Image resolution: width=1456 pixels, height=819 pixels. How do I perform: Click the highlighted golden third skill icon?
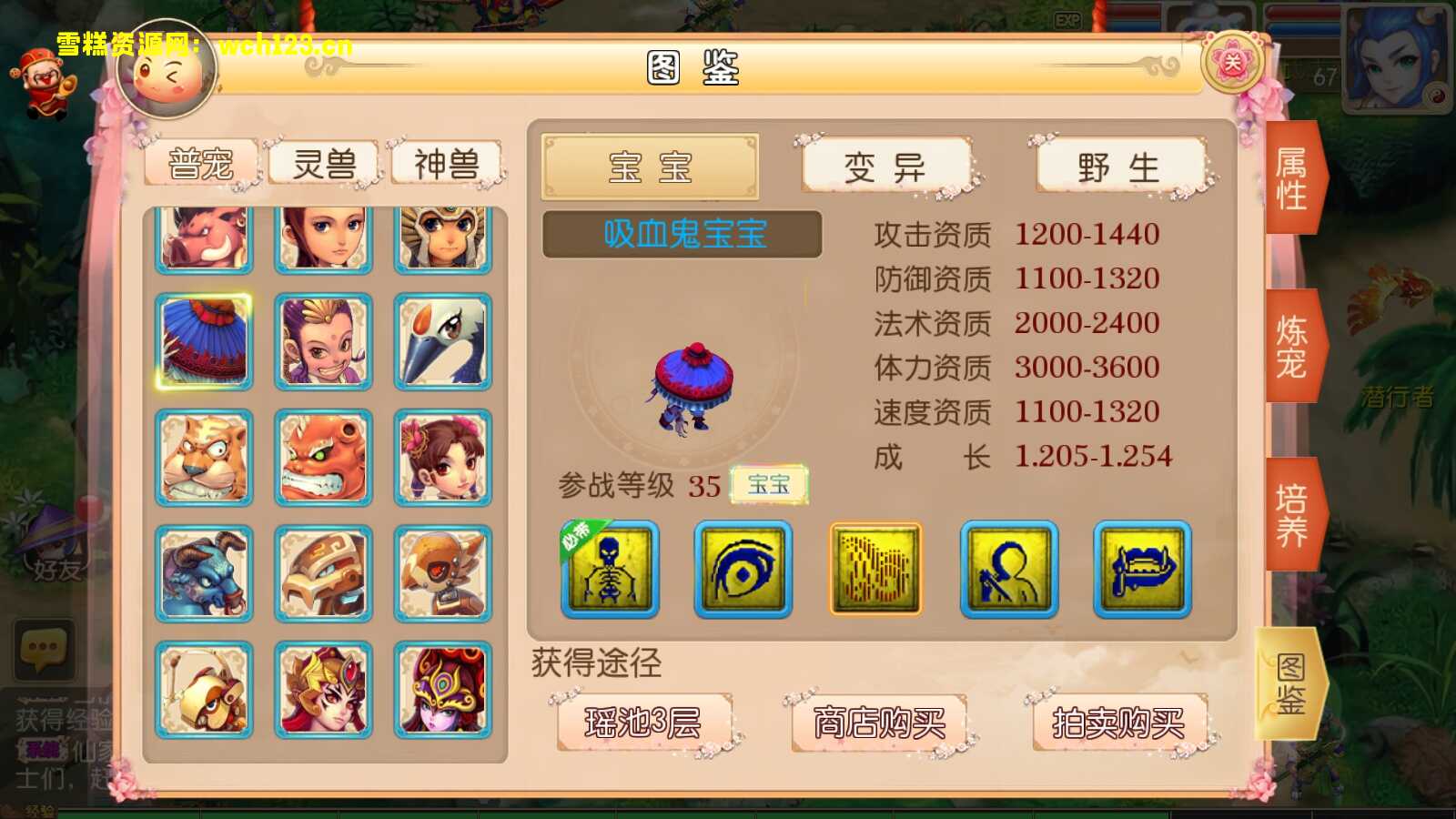click(x=875, y=569)
